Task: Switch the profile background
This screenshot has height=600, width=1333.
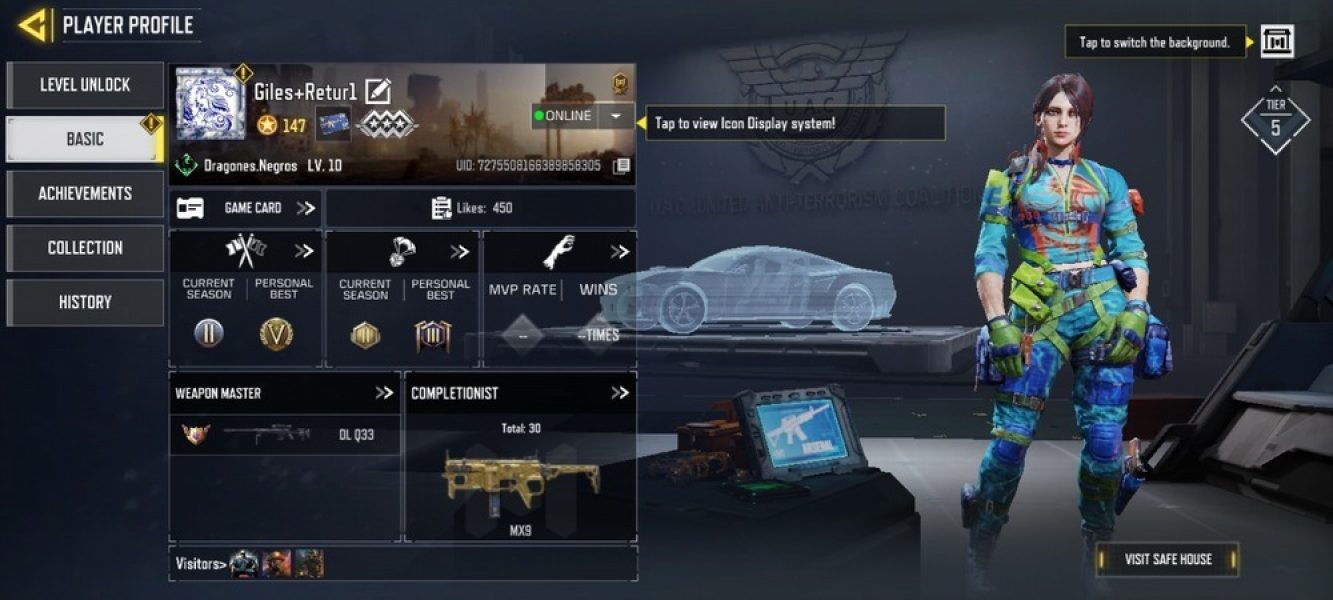Action: 1277,42
